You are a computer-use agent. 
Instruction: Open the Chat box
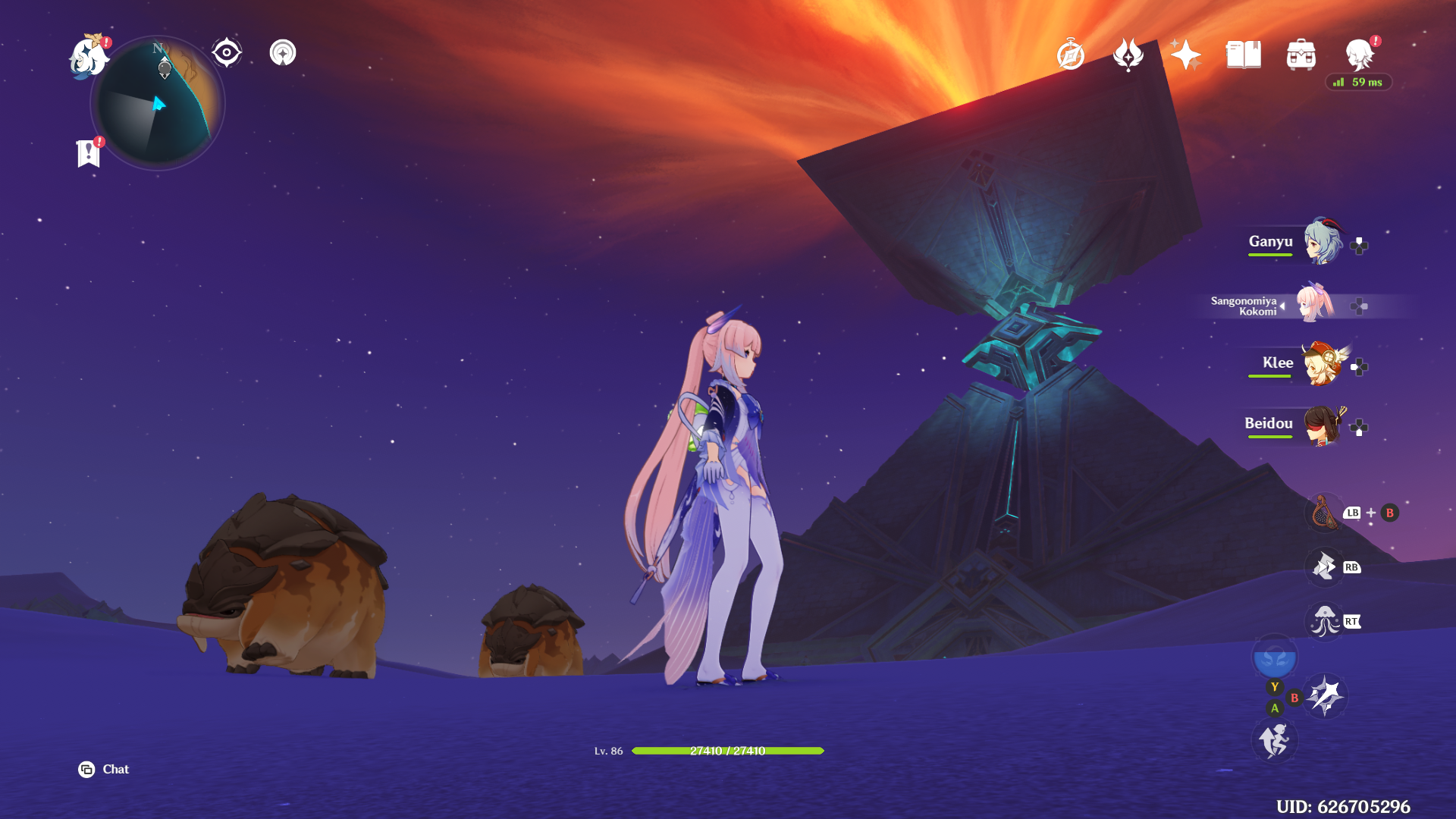104,769
